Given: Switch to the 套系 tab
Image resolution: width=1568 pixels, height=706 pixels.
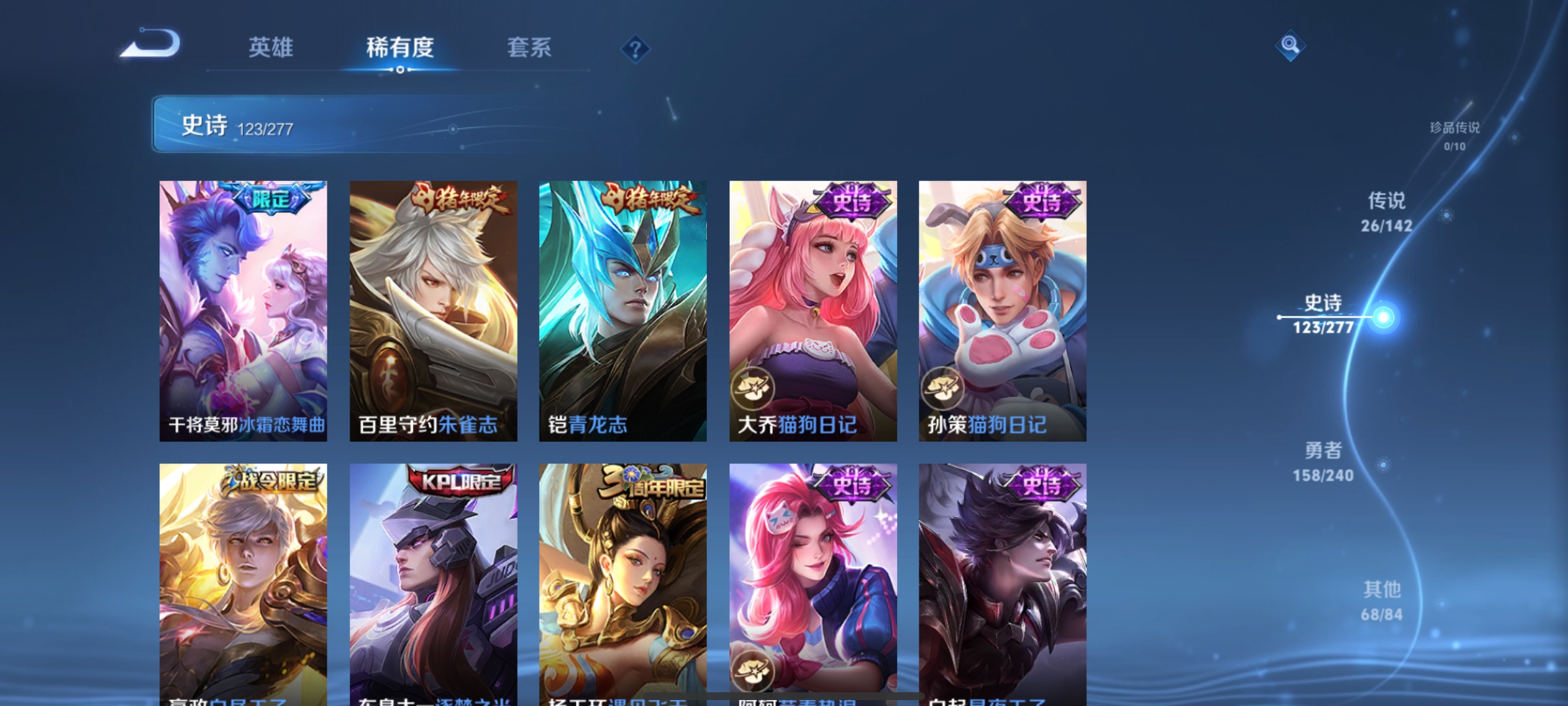Looking at the screenshot, I should pos(529,48).
